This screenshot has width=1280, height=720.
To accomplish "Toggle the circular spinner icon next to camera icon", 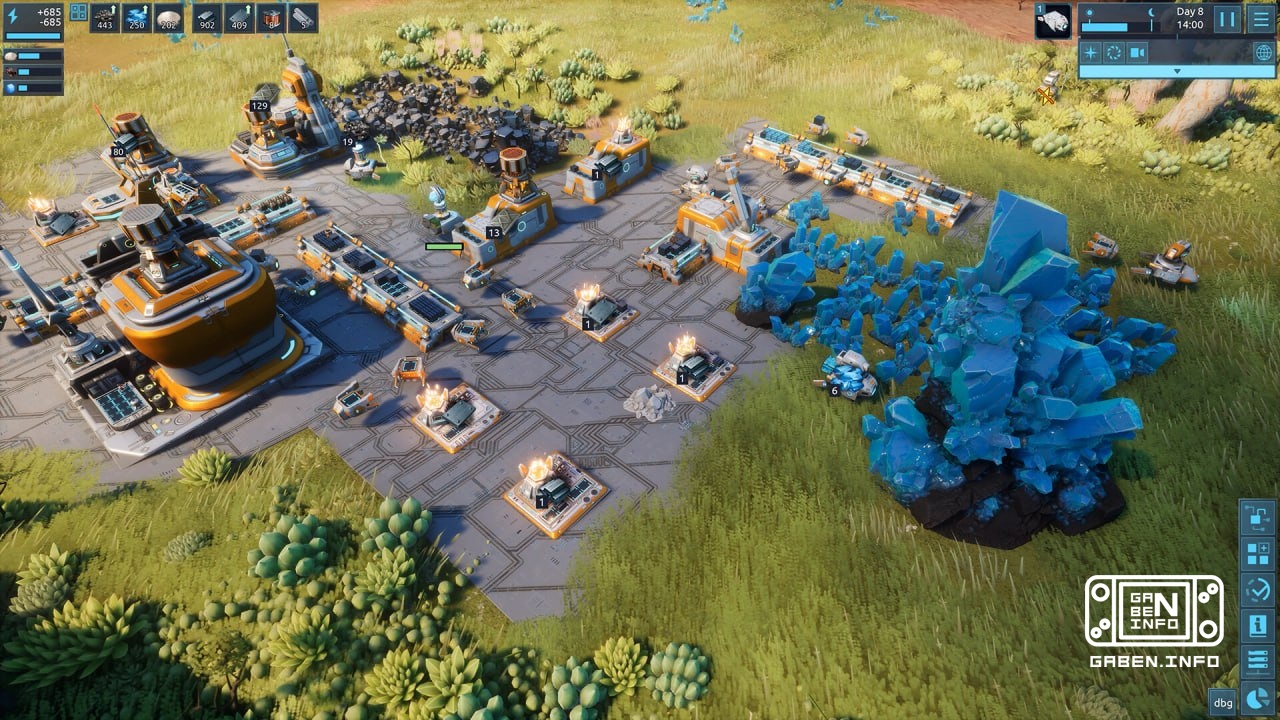I will pos(1114,51).
